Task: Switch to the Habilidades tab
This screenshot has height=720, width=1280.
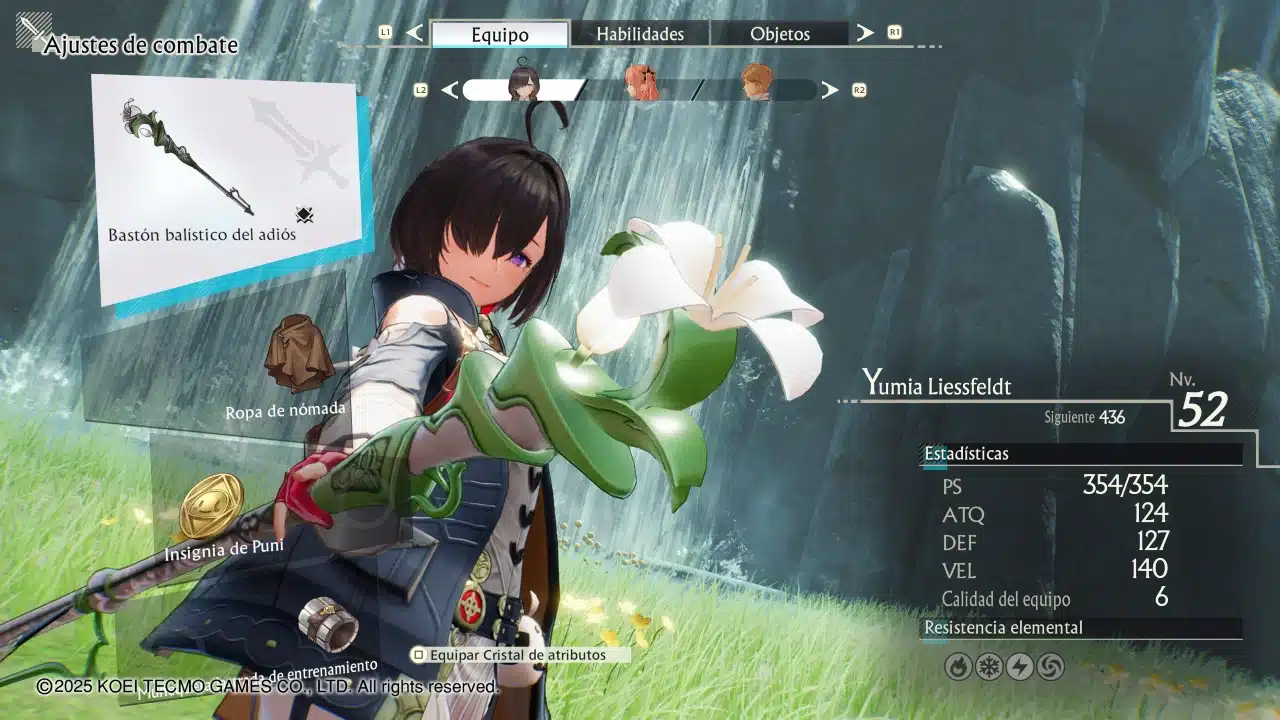Action: pos(640,34)
